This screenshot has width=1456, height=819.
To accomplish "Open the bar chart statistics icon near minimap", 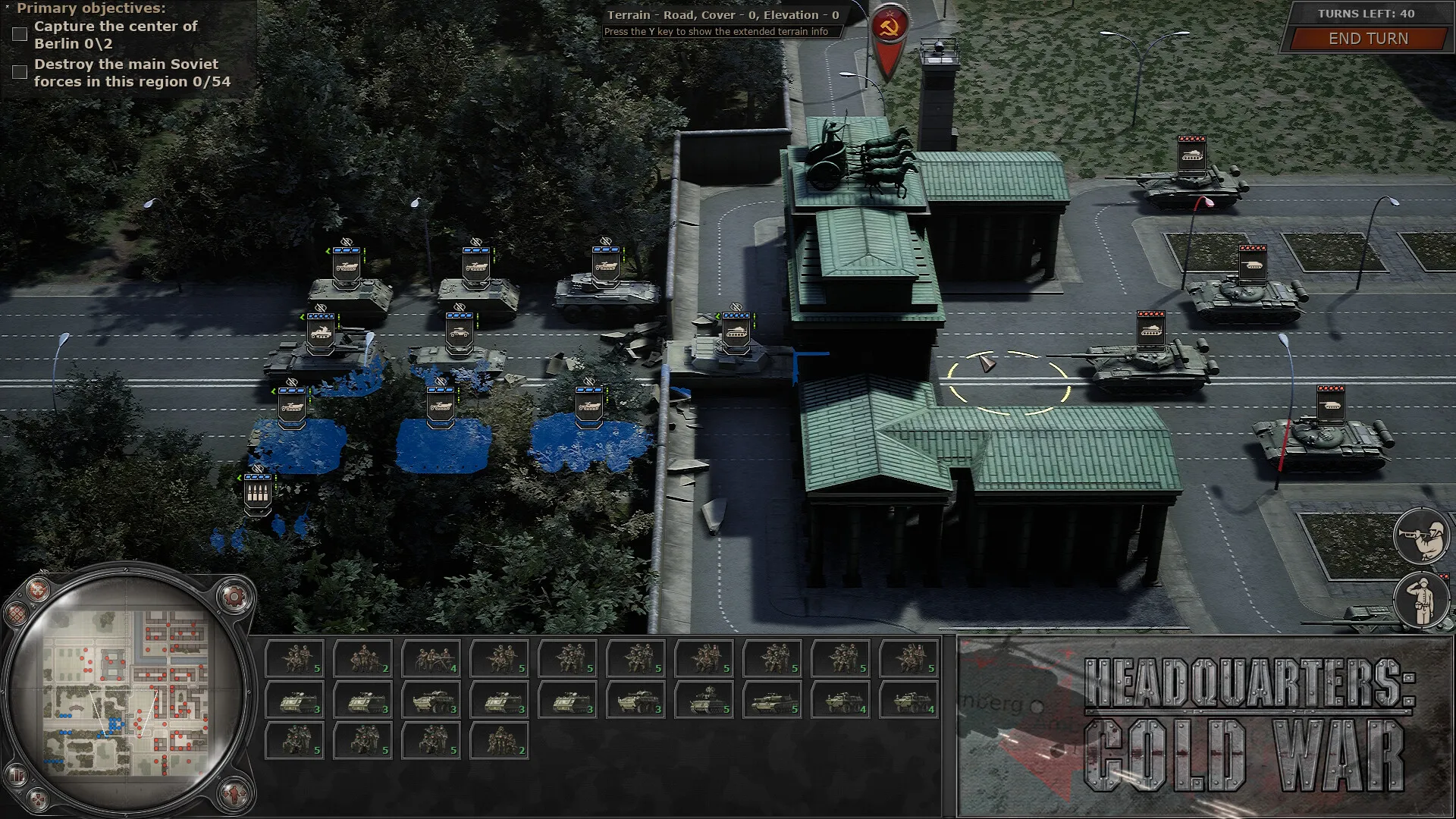I will coord(17,774).
